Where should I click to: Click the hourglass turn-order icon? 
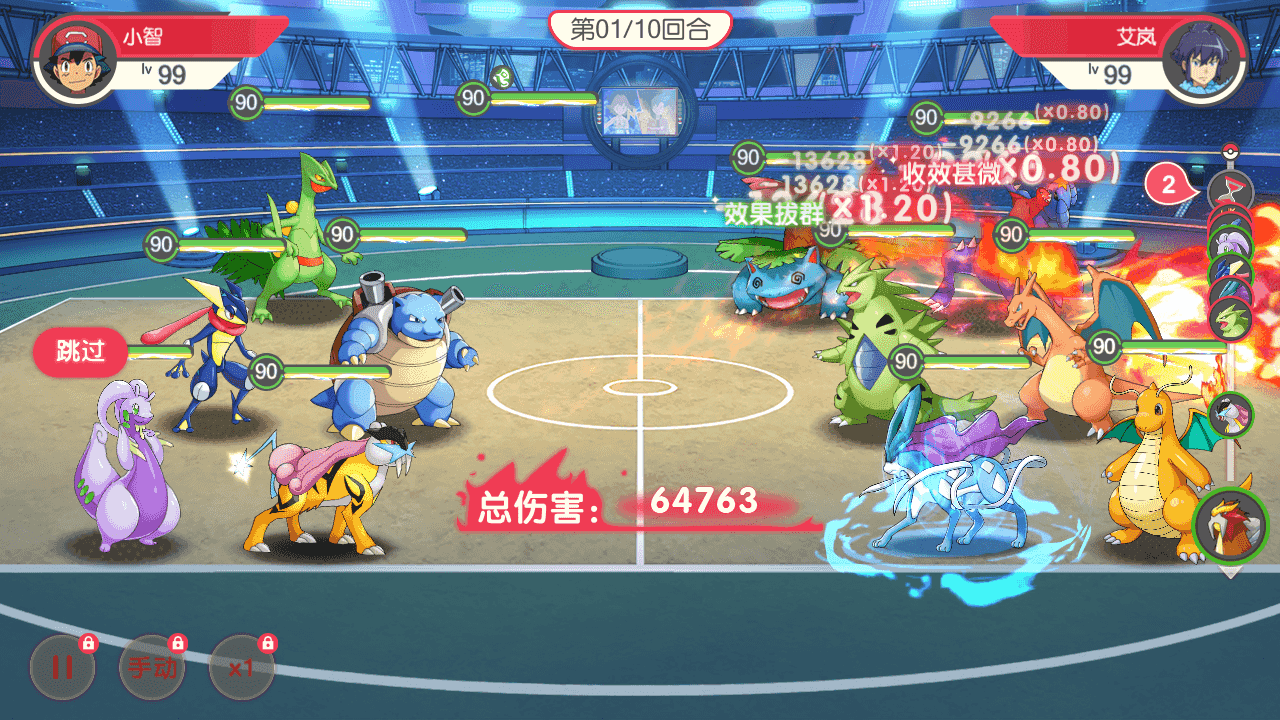tap(1229, 189)
